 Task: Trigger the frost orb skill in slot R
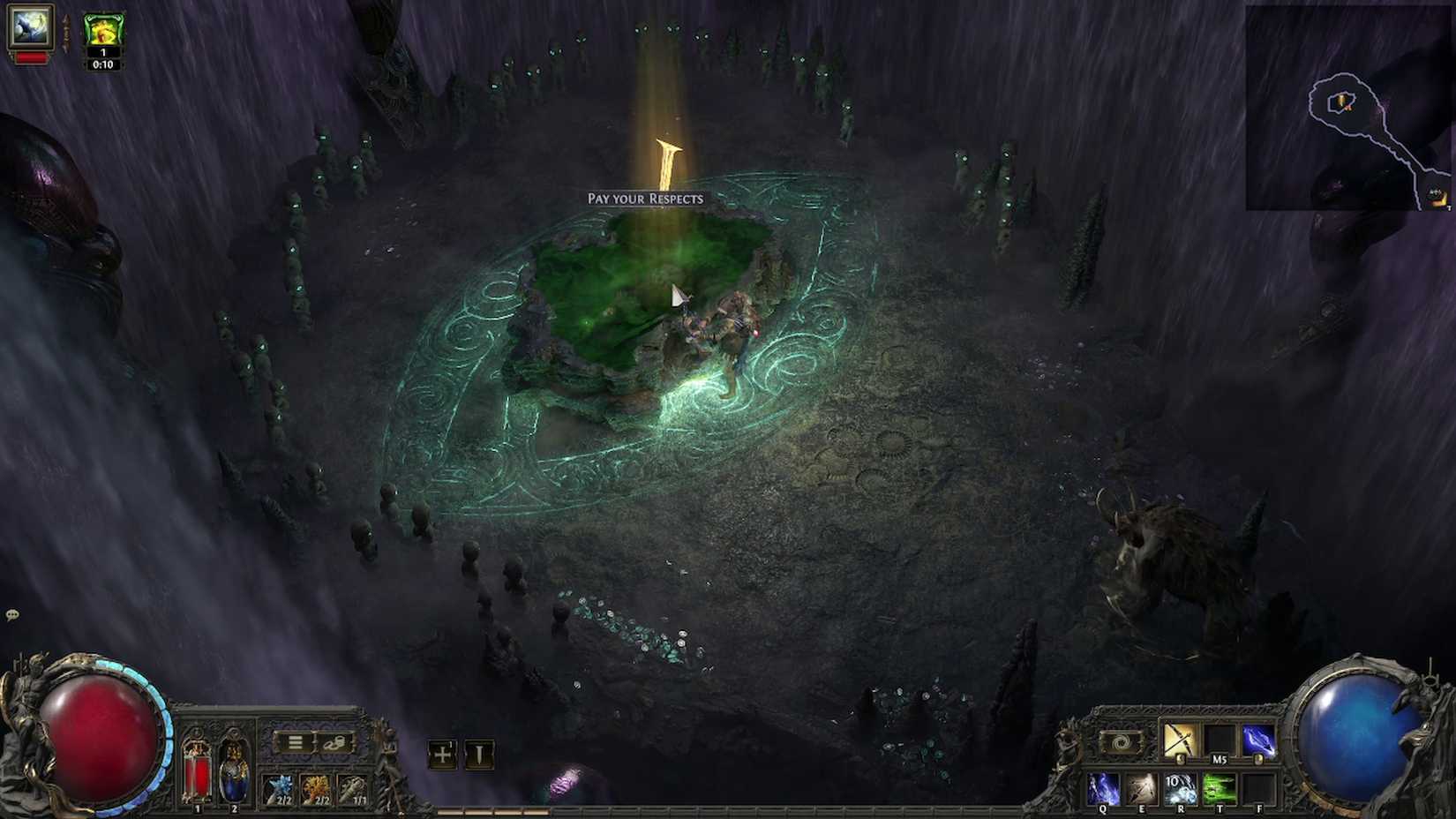(x=1182, y=788)
